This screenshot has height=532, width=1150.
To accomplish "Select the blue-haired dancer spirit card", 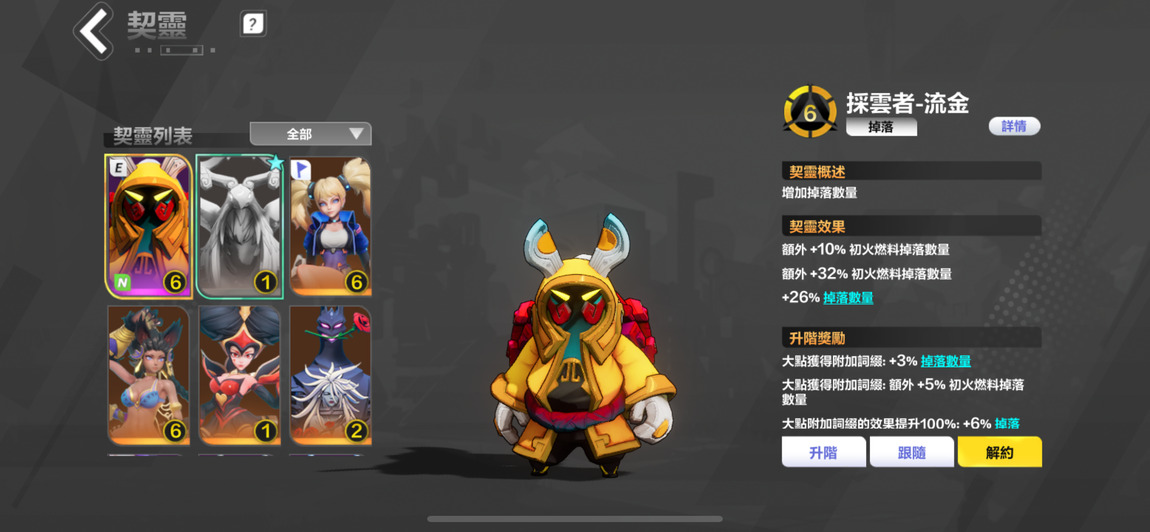I will point(148,374).
